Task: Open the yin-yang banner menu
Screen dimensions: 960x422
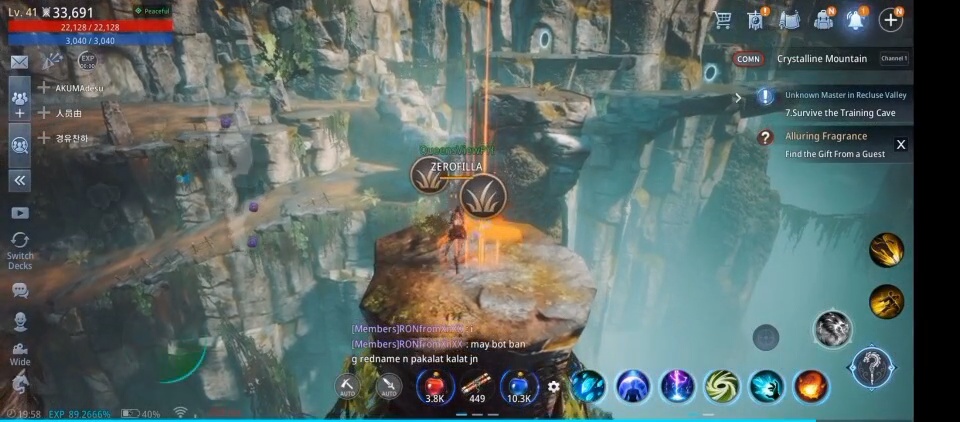Action: (756, 20)
